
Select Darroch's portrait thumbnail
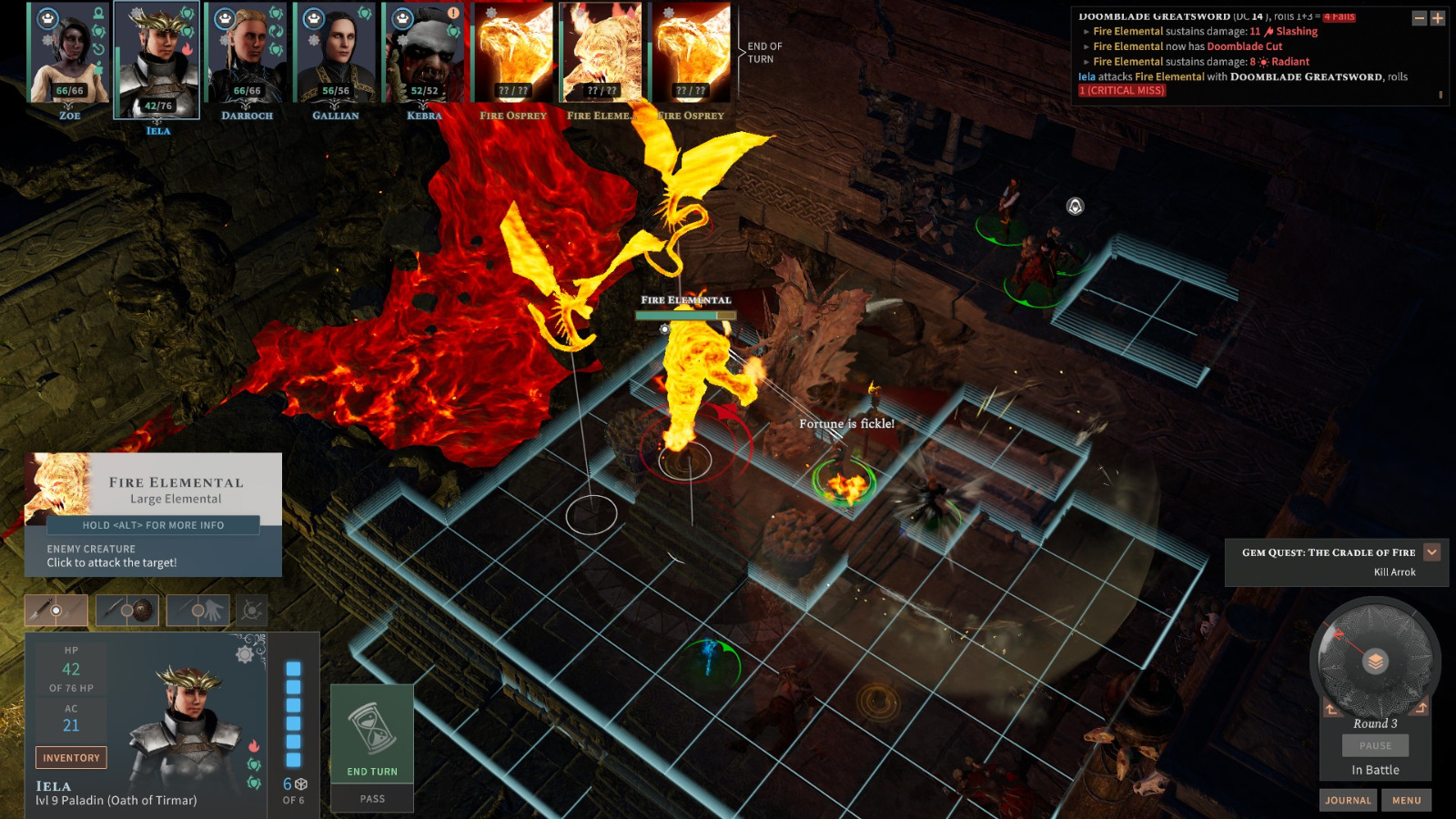[246, 55]
